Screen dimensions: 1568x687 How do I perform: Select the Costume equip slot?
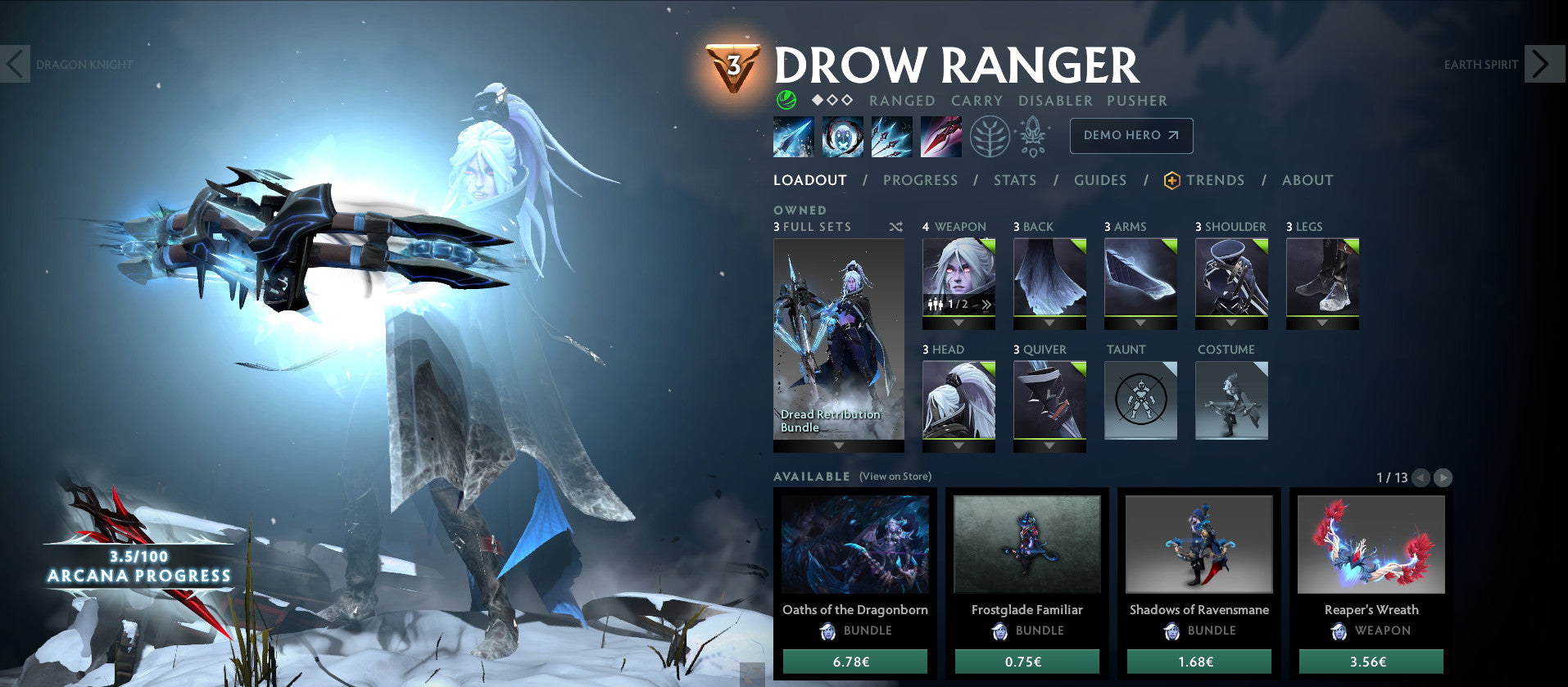coord(1230,400)
